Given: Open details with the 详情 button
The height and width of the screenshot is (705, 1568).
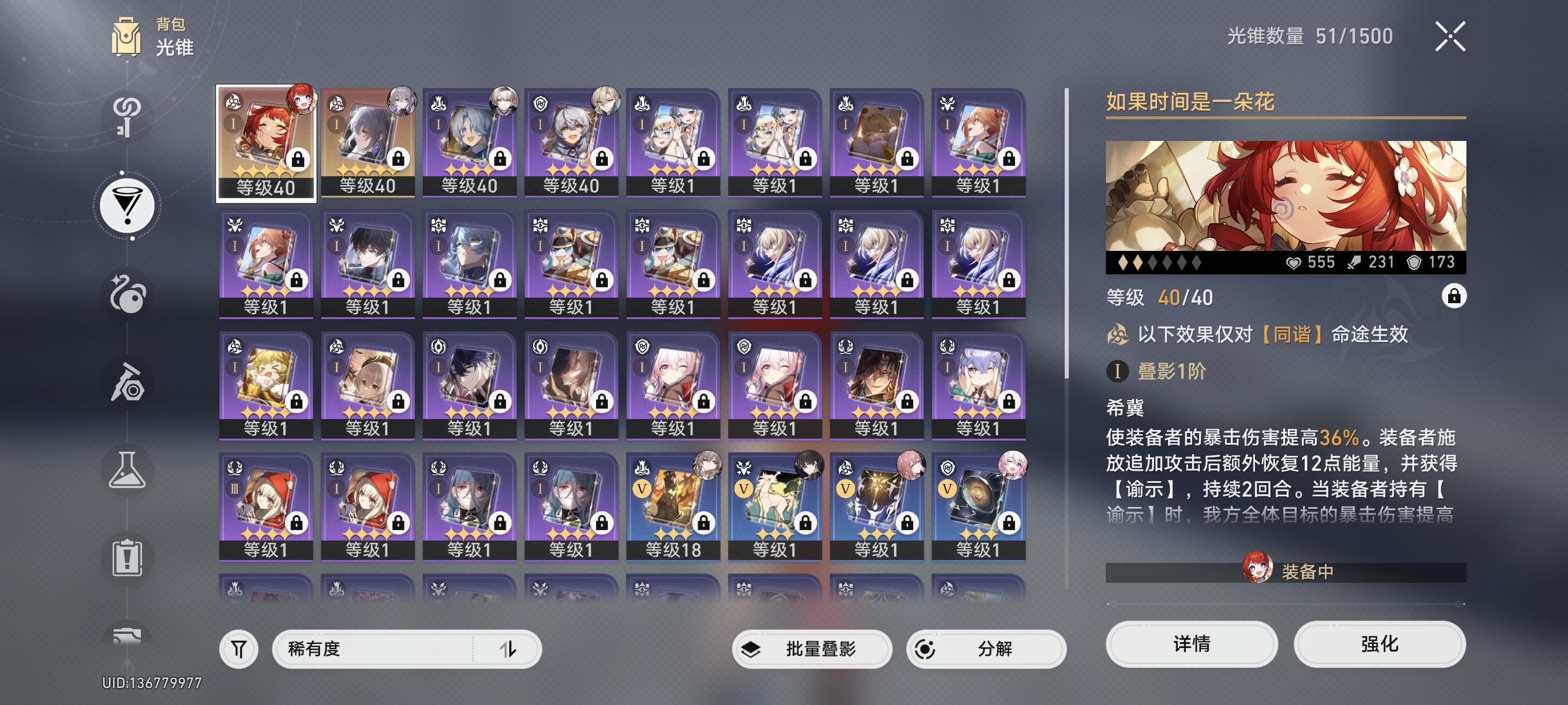Looking at the screenshot, I should 1190,644.
